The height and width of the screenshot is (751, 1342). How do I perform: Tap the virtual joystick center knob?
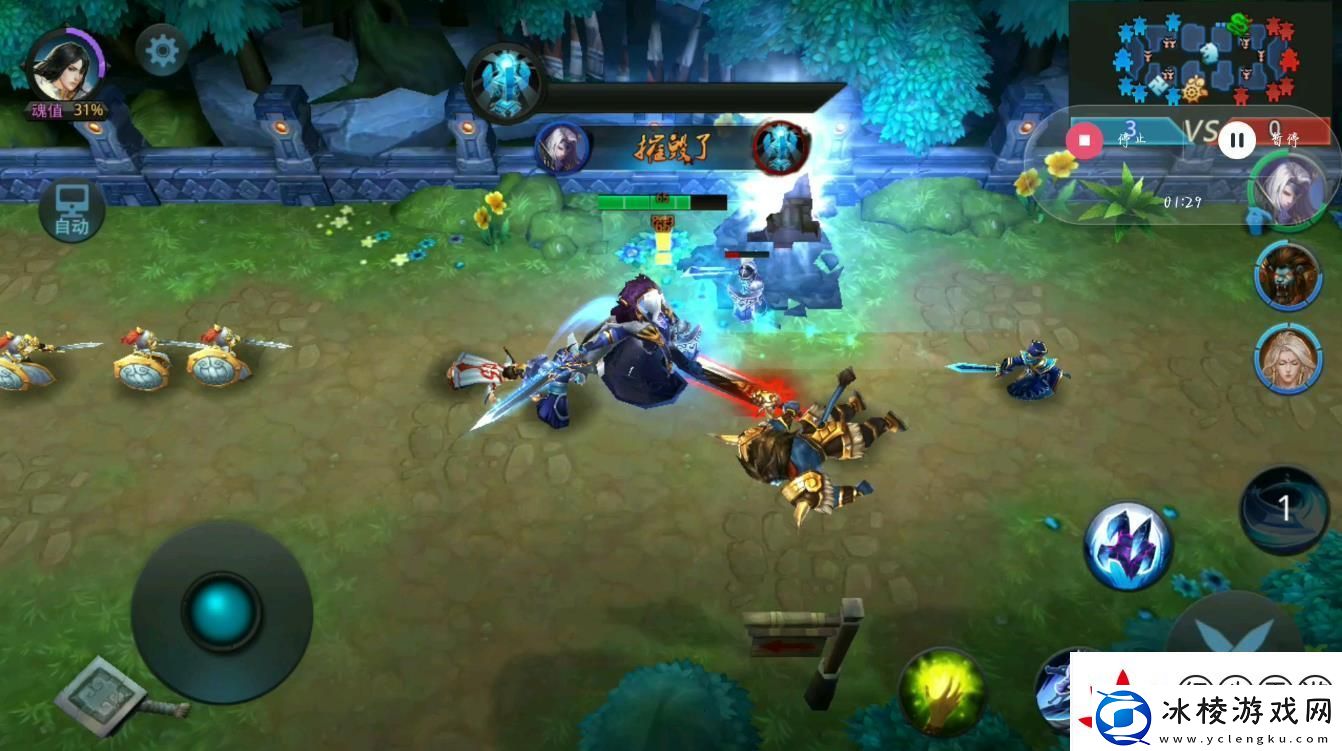pos(221,612)
